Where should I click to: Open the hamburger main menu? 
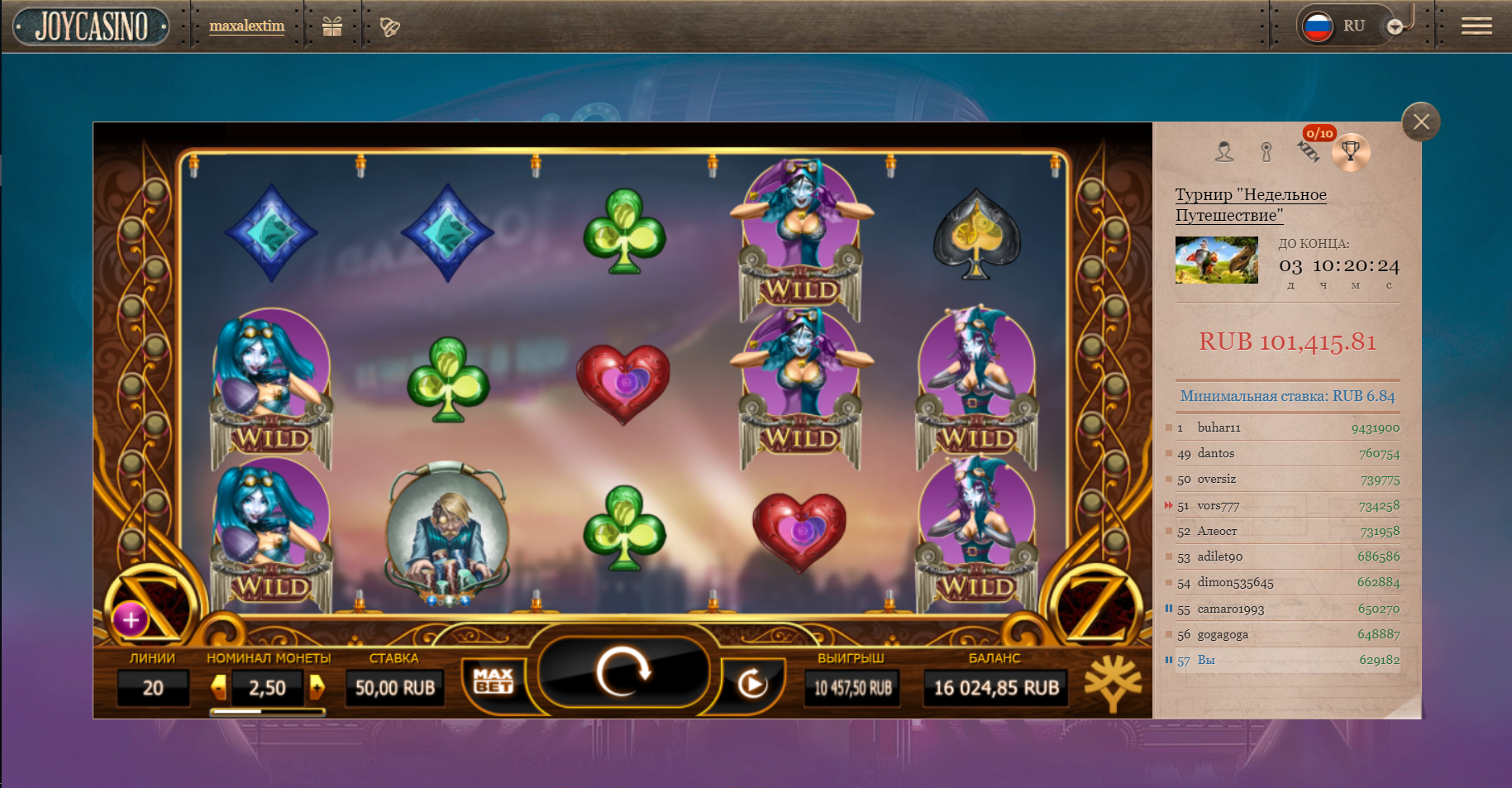point(1476,26)
